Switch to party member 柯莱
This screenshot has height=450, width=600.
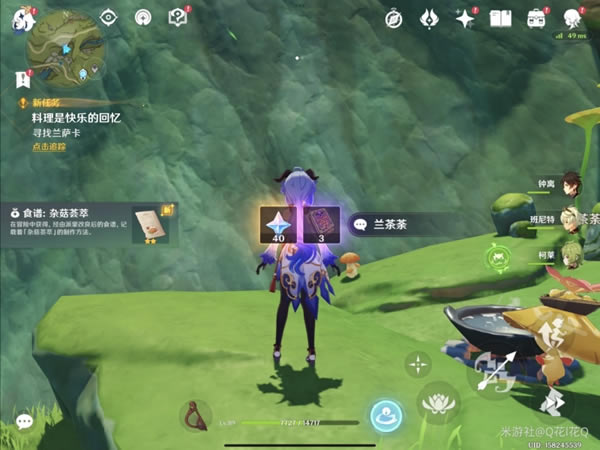[570, 254]
